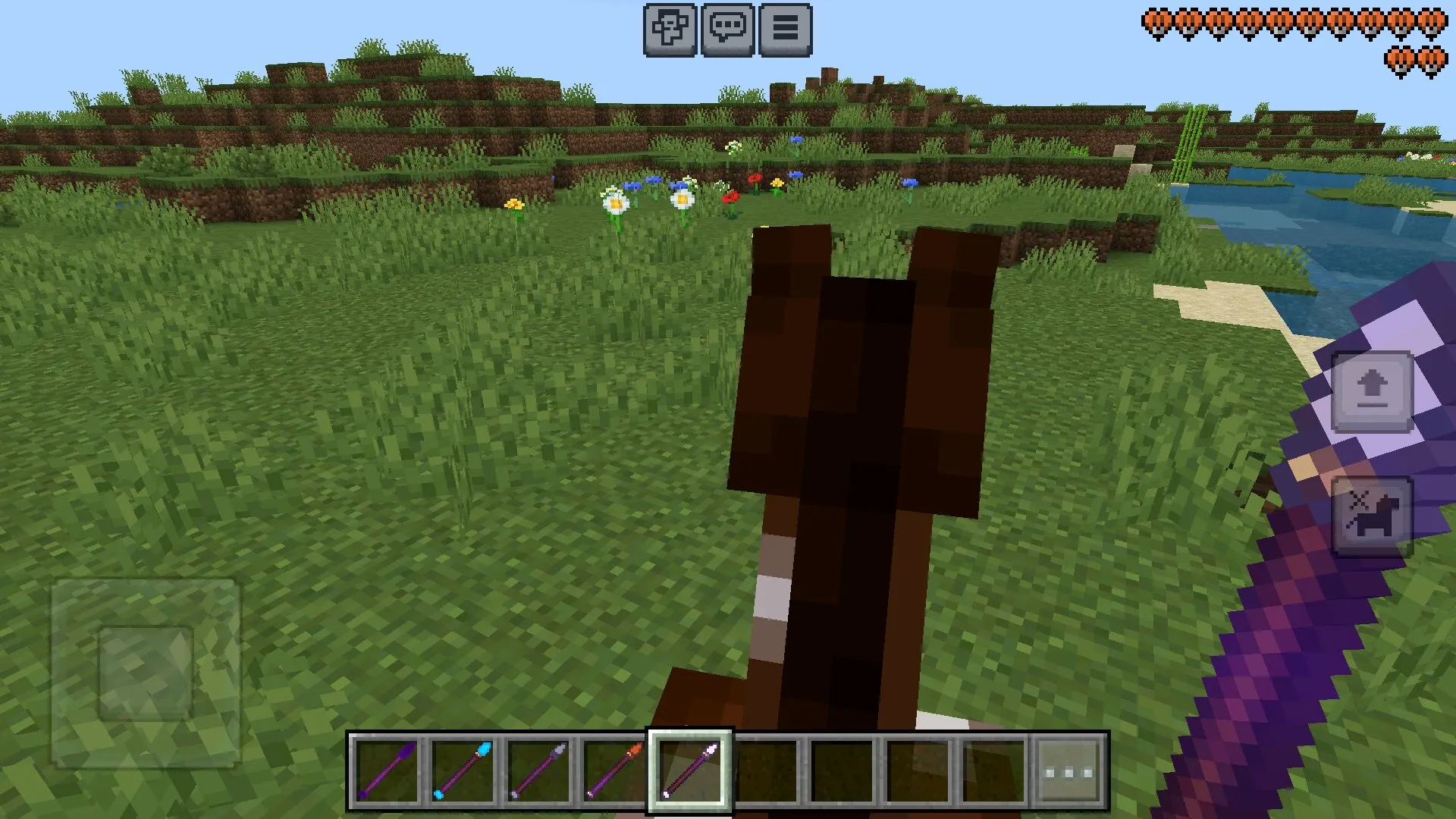Tap the dismount horse button

(1372, 517)
